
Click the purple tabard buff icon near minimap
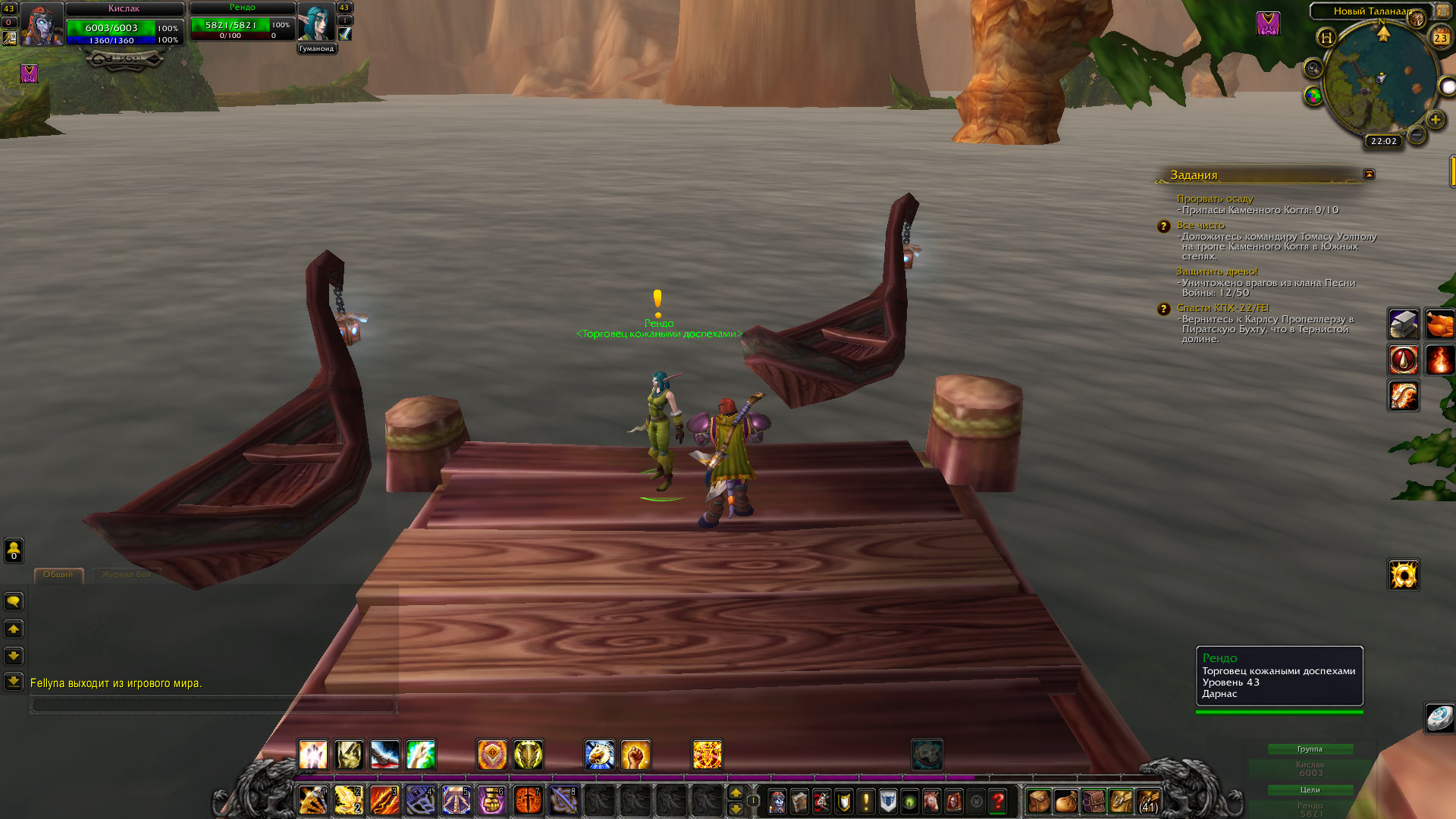1268,24
